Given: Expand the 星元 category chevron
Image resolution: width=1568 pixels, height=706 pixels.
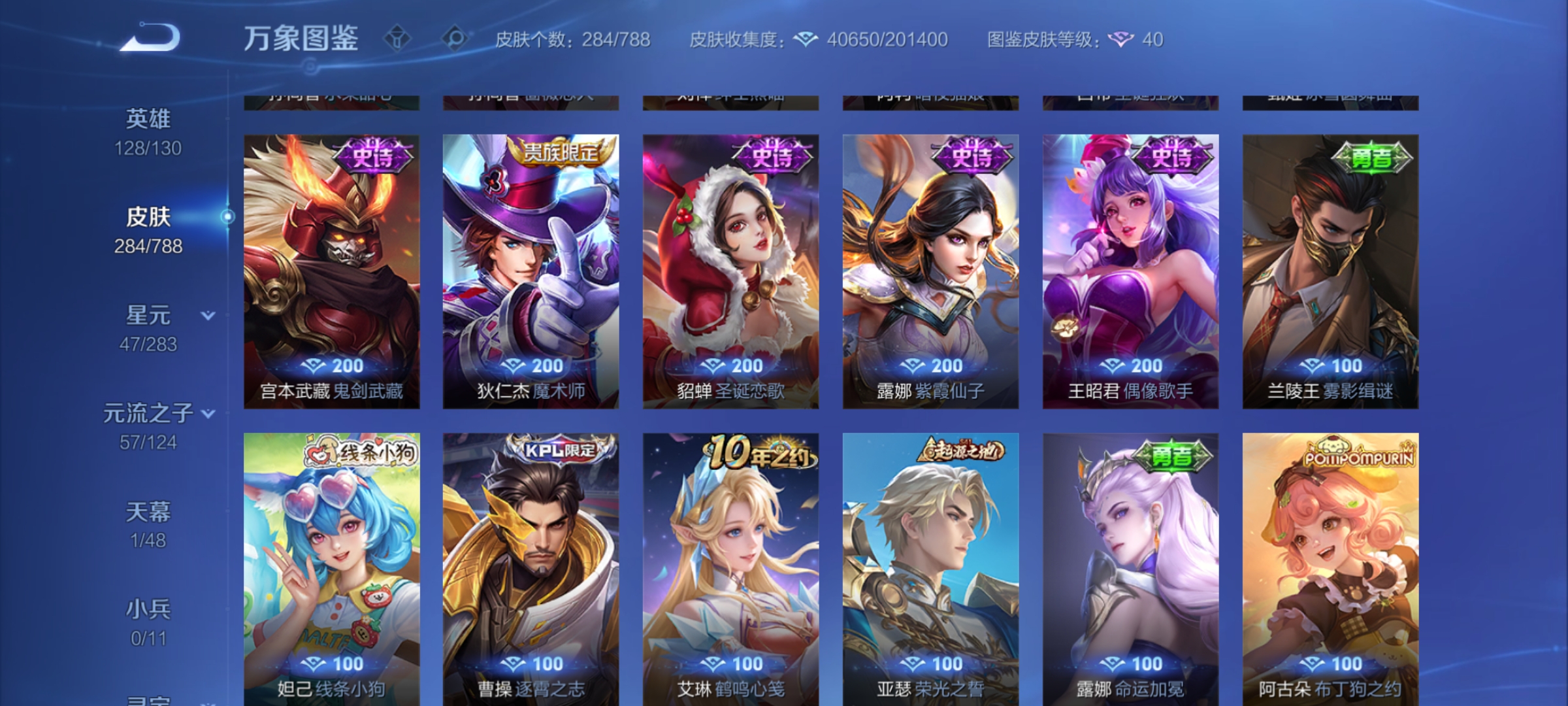Looking at the screenshot, I should click(x=207, y=314).
